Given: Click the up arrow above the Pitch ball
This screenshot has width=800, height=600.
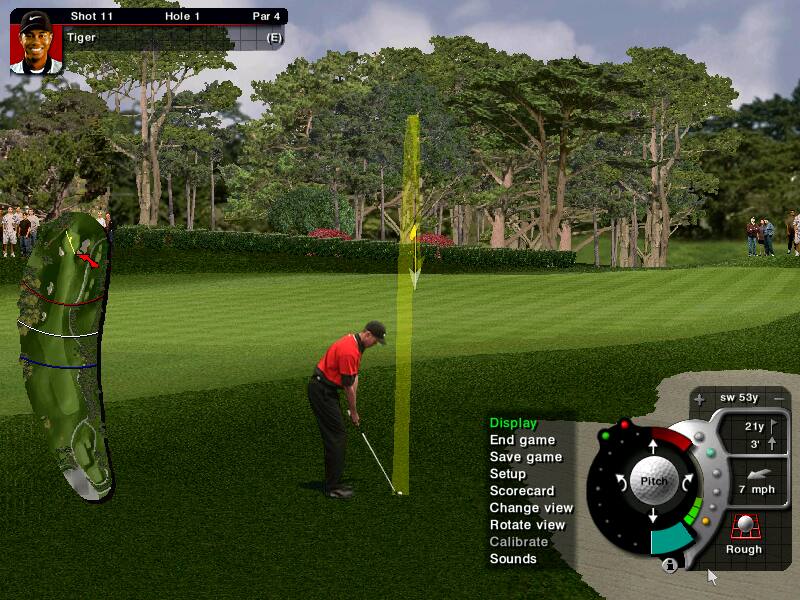Looking at the screenshot, I should click(653, 445).
